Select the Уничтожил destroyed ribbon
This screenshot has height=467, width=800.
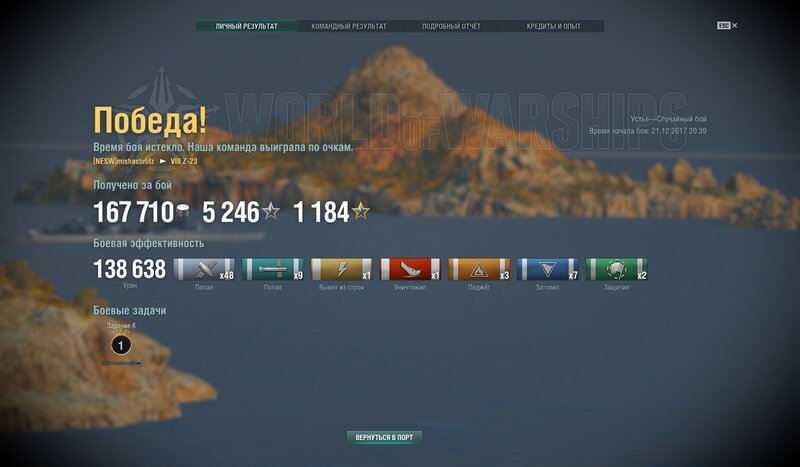(410, 269)
